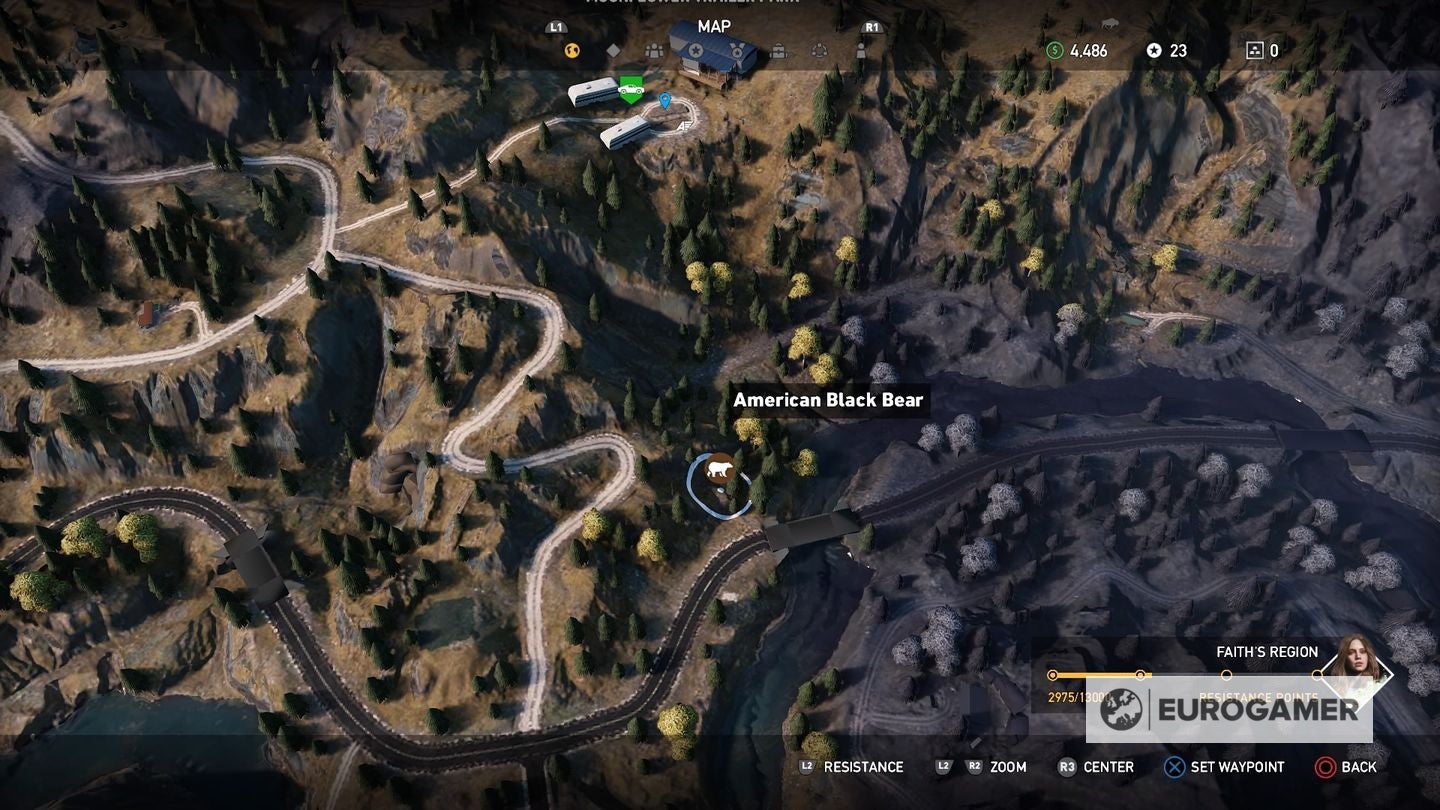Switch to the diamond icon tab

click(613, 51)
